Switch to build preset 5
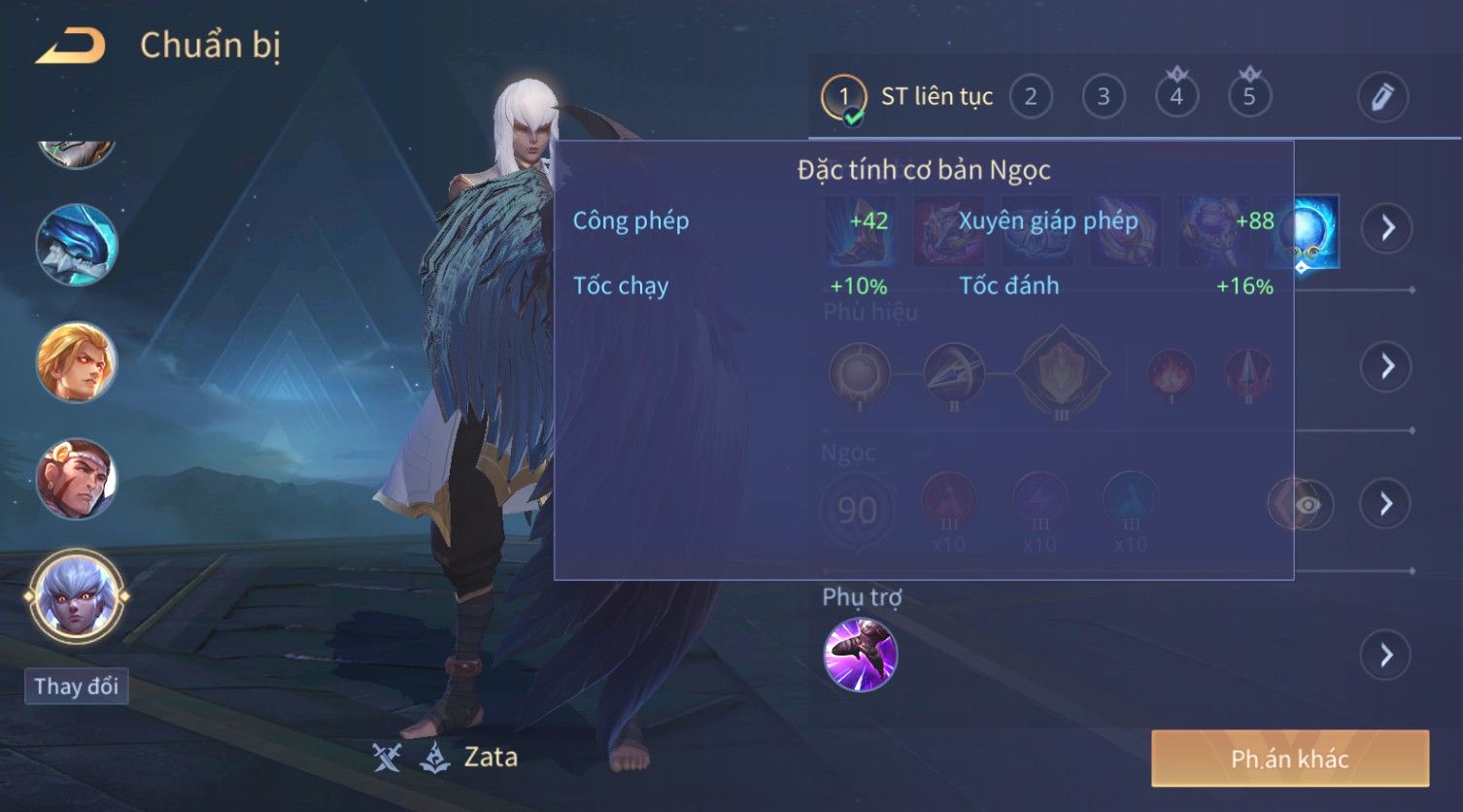Screen dimensions: 1463x812 [1249, 97]
